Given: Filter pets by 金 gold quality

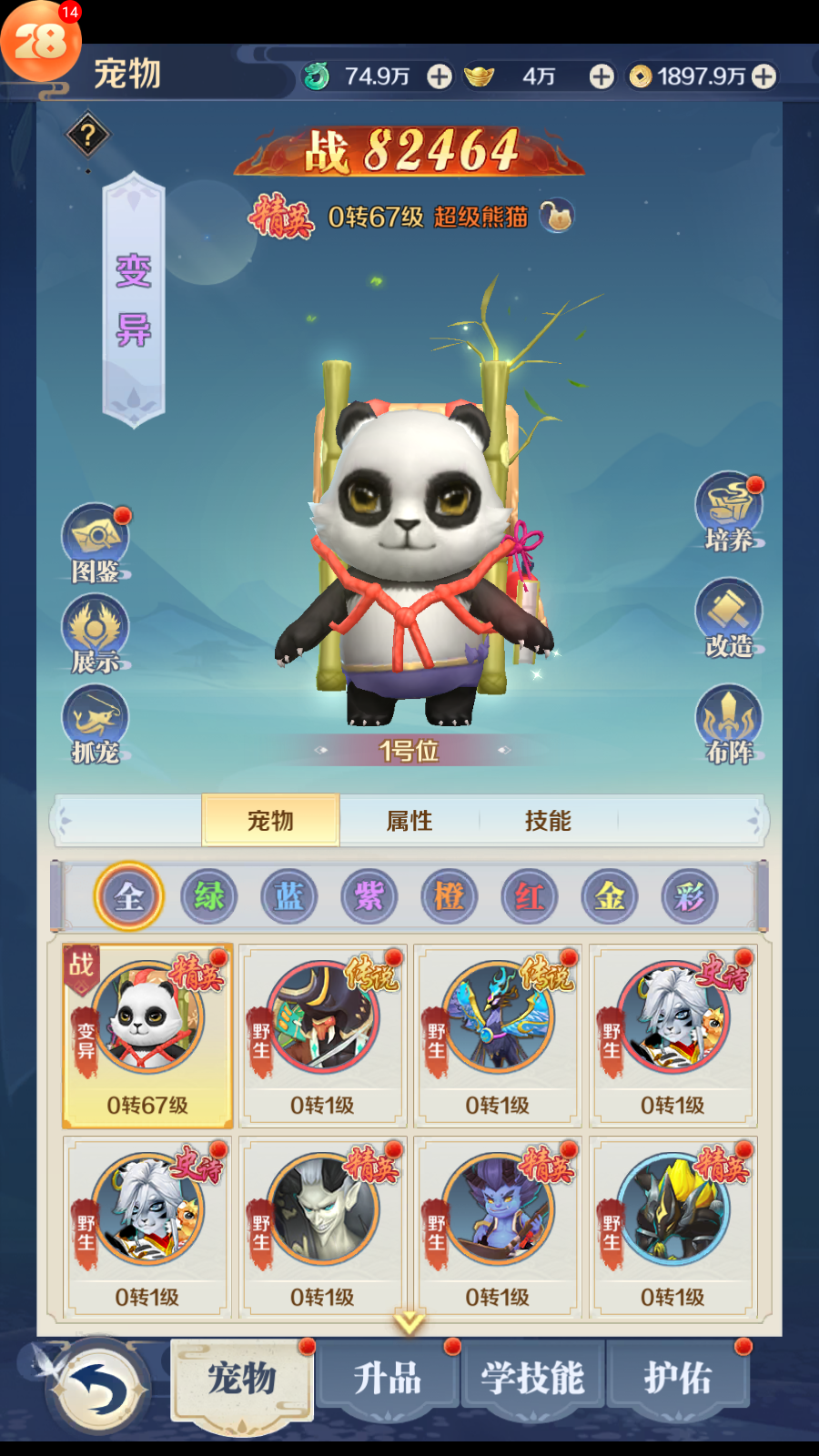Looking at the screenshot, I should [609, 896].
